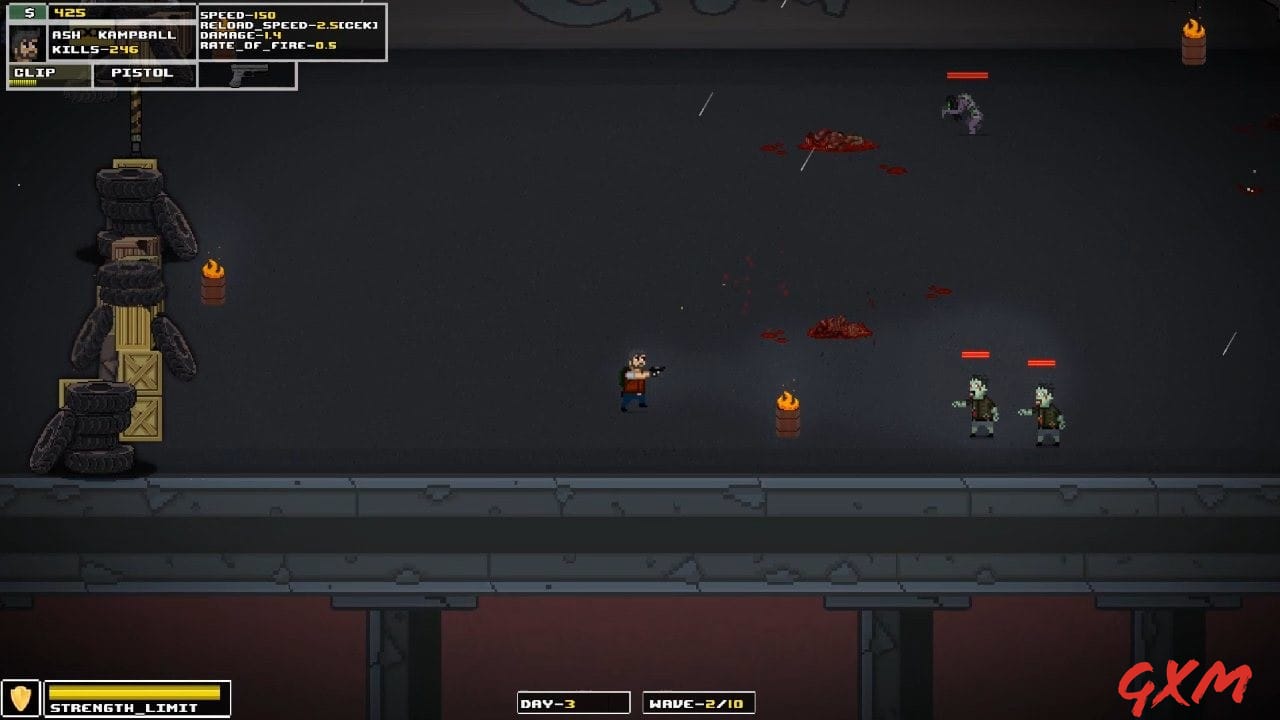Viewport: 1280px width, 720px height.
Task: Click the dollar sign money icon
Action: pos(29,12)
